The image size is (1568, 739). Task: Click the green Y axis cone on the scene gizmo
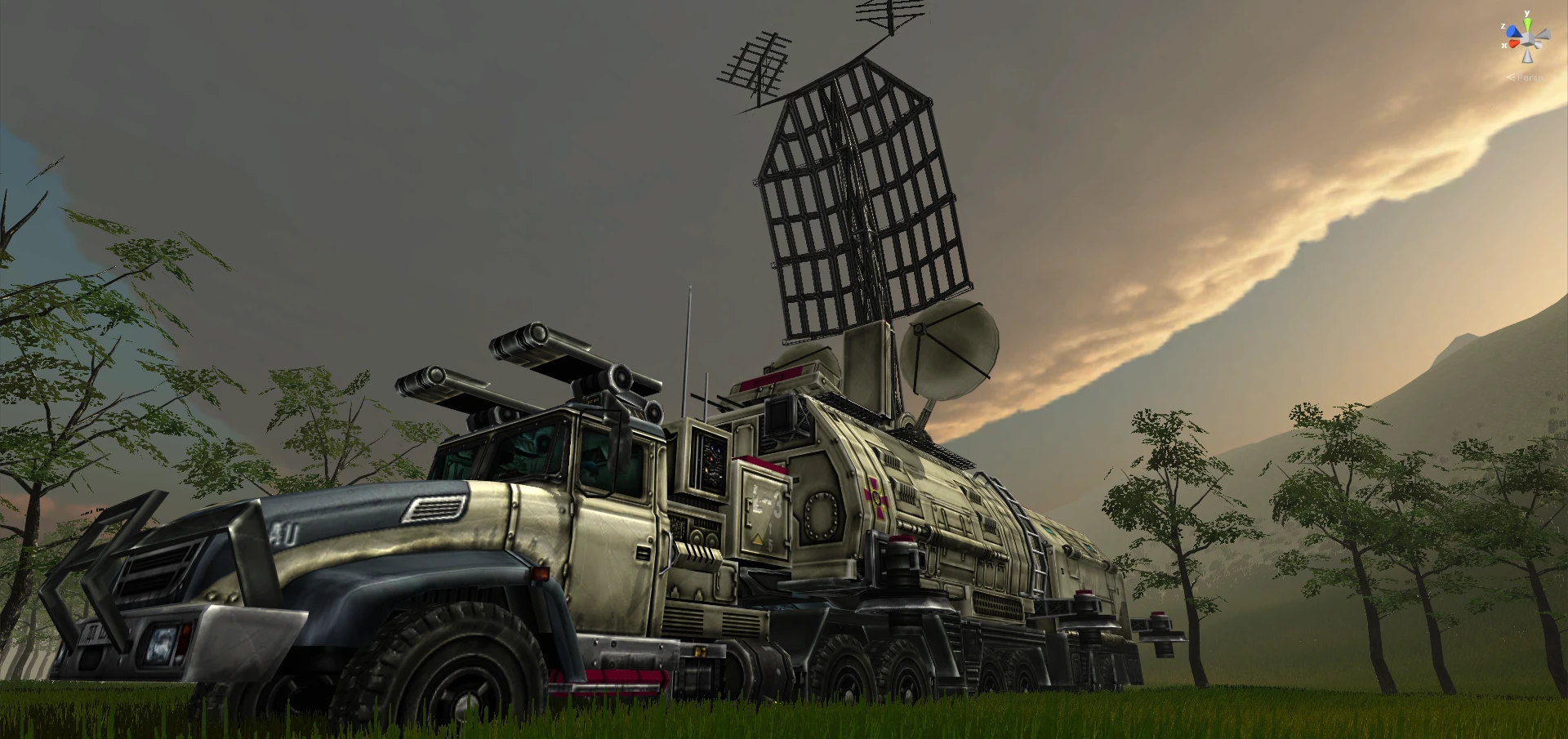pyautogui.click(x=1527, y=23)
